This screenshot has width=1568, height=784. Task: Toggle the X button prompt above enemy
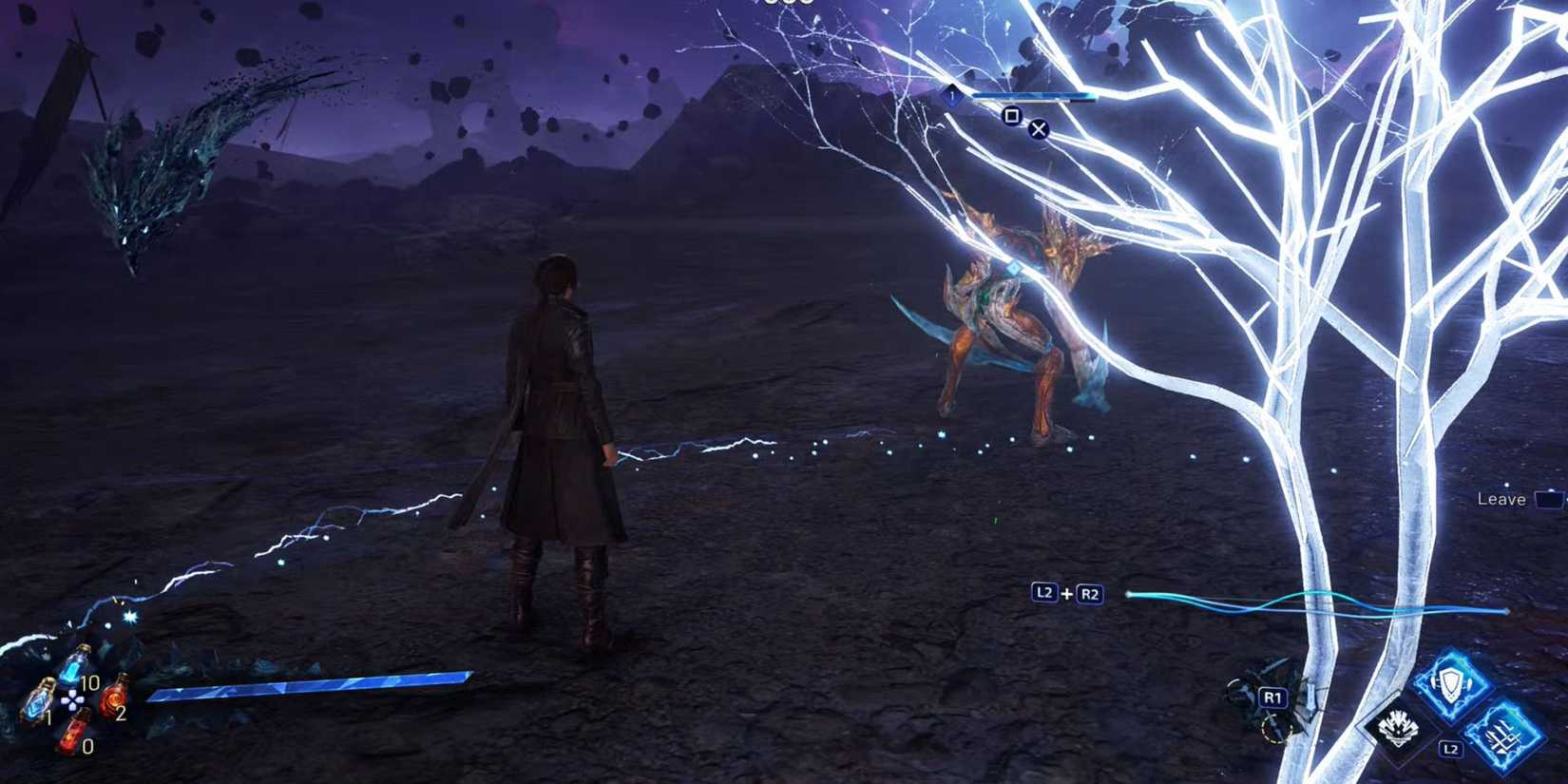coord(1039,130)
